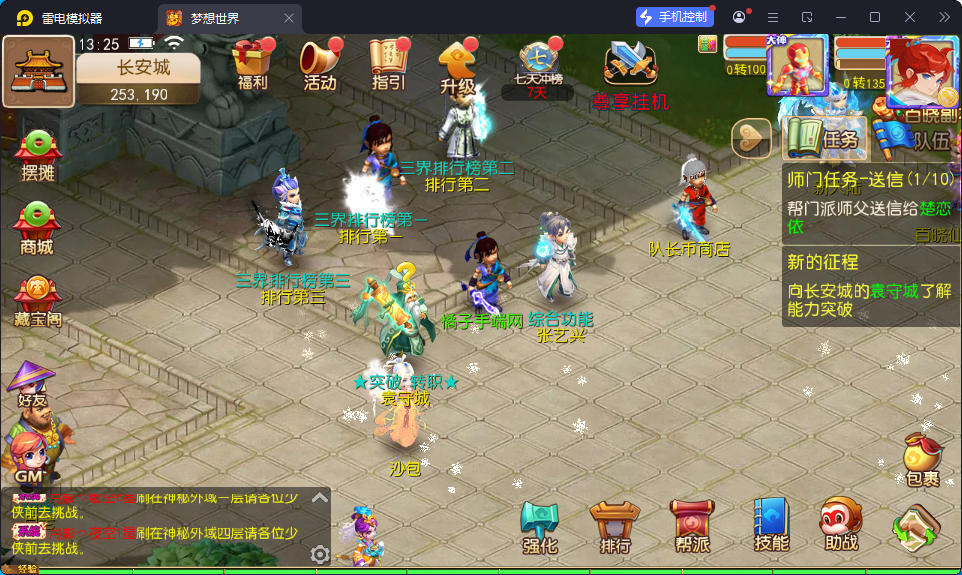The image size is (962, 575).
Task: Open the 福利 welfare gift icon
Action: point(253,64)
